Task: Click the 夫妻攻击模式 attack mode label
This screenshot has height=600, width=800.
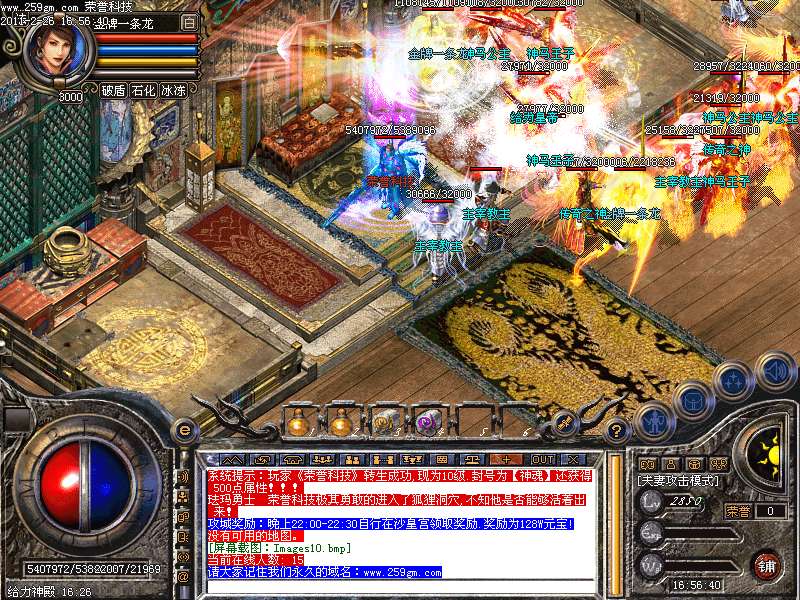Action: point(676,480)
